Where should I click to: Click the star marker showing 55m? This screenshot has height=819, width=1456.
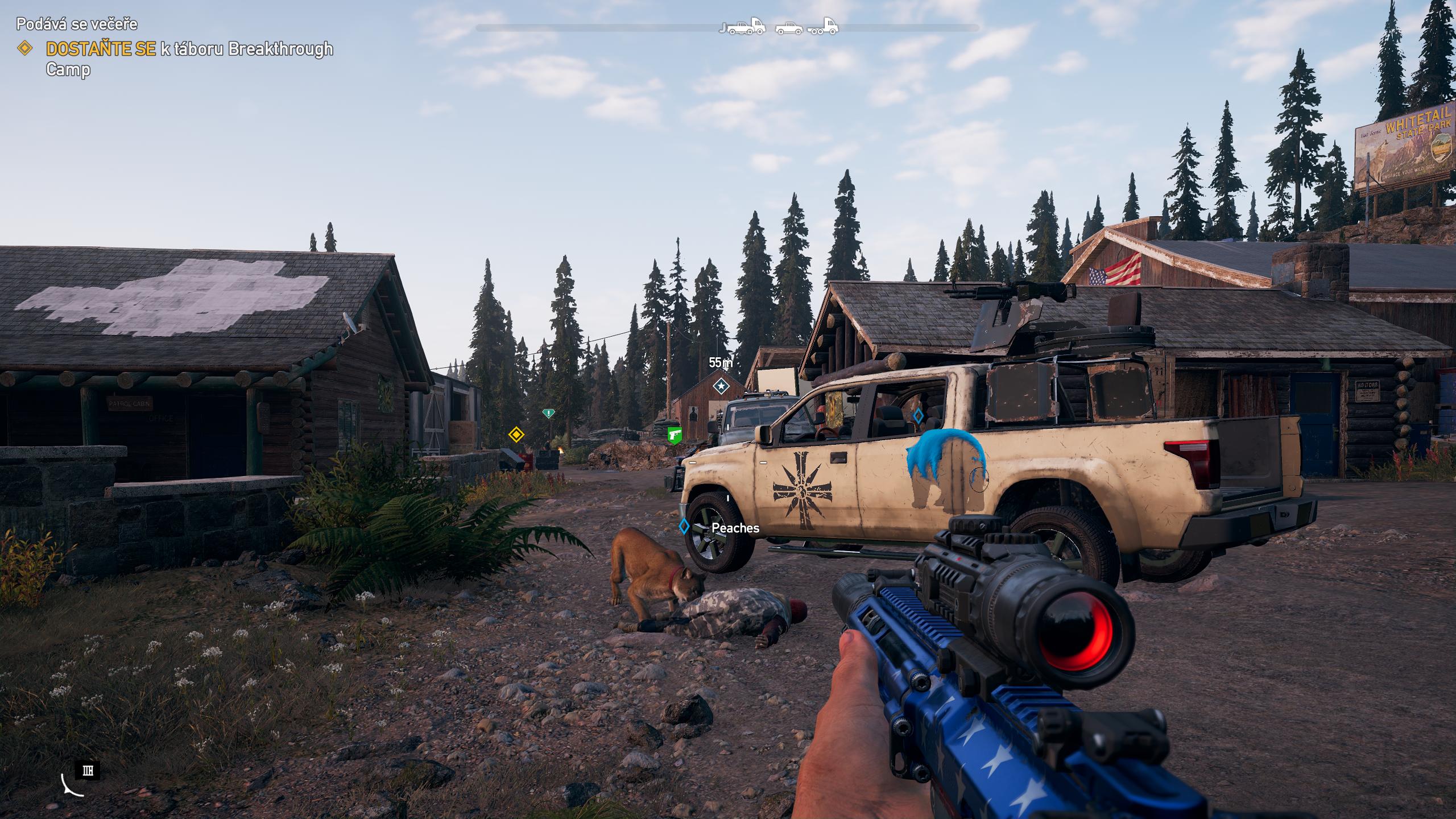point(721,386)
